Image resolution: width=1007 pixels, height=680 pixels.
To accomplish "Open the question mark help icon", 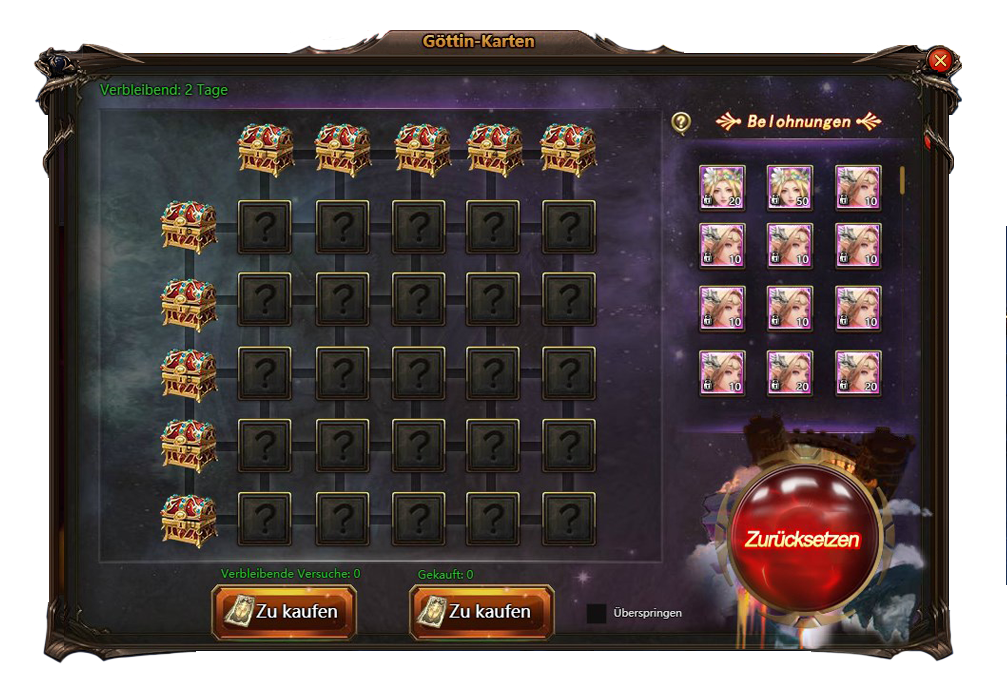I will 681,122.
